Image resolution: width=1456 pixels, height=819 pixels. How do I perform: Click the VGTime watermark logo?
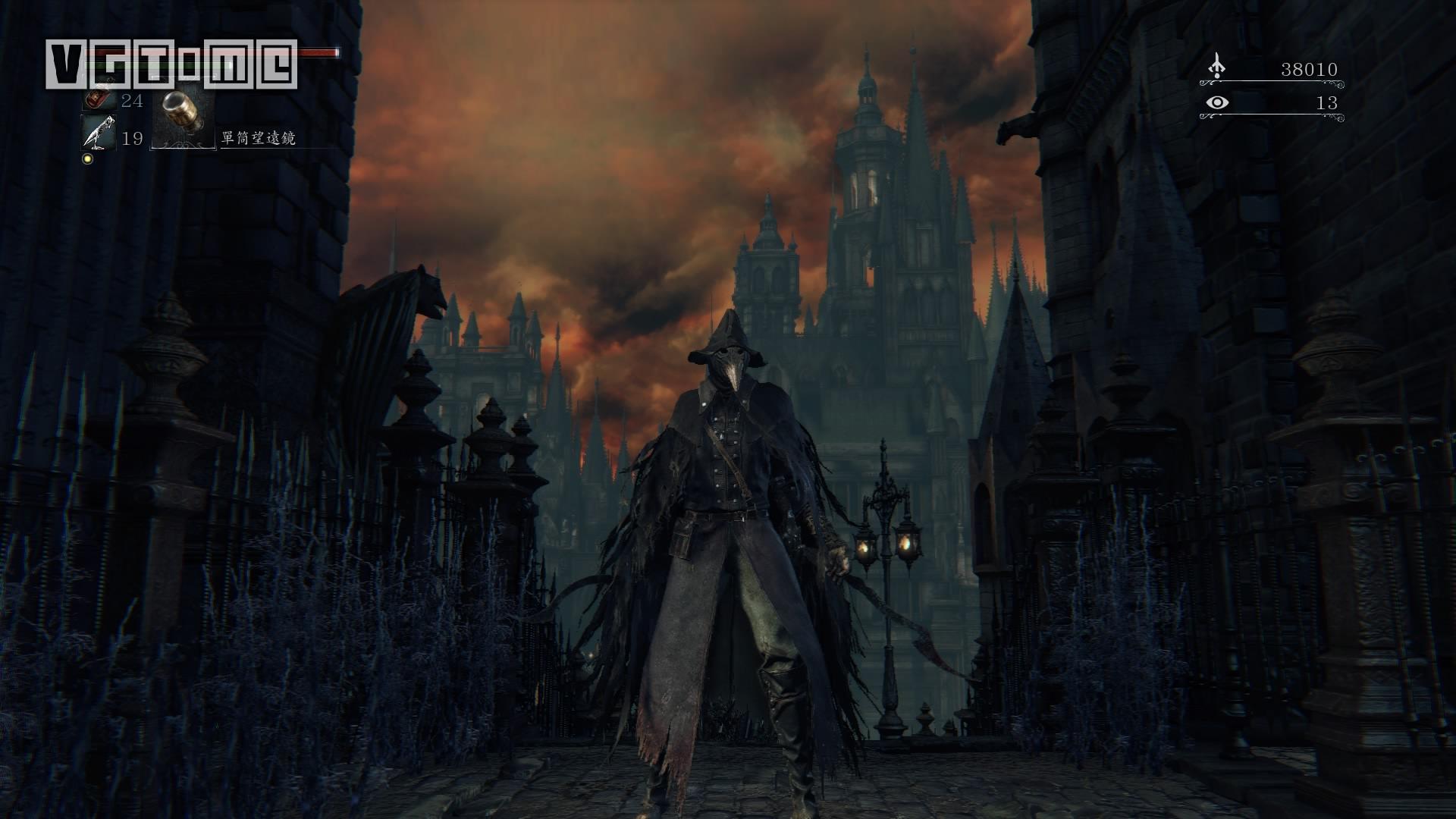171,64
